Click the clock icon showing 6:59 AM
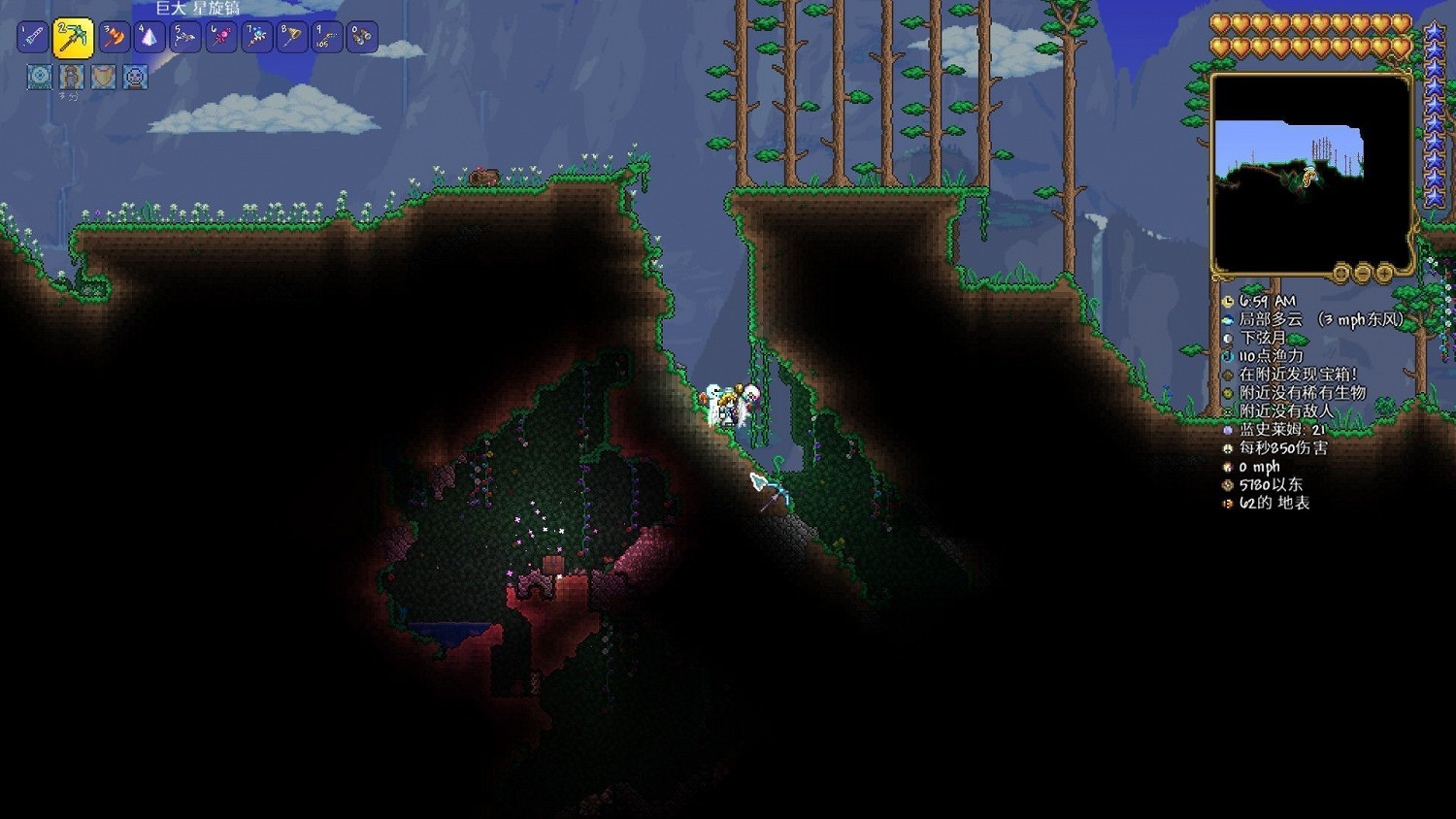1456x819 pixels. tap(1227, 300)
